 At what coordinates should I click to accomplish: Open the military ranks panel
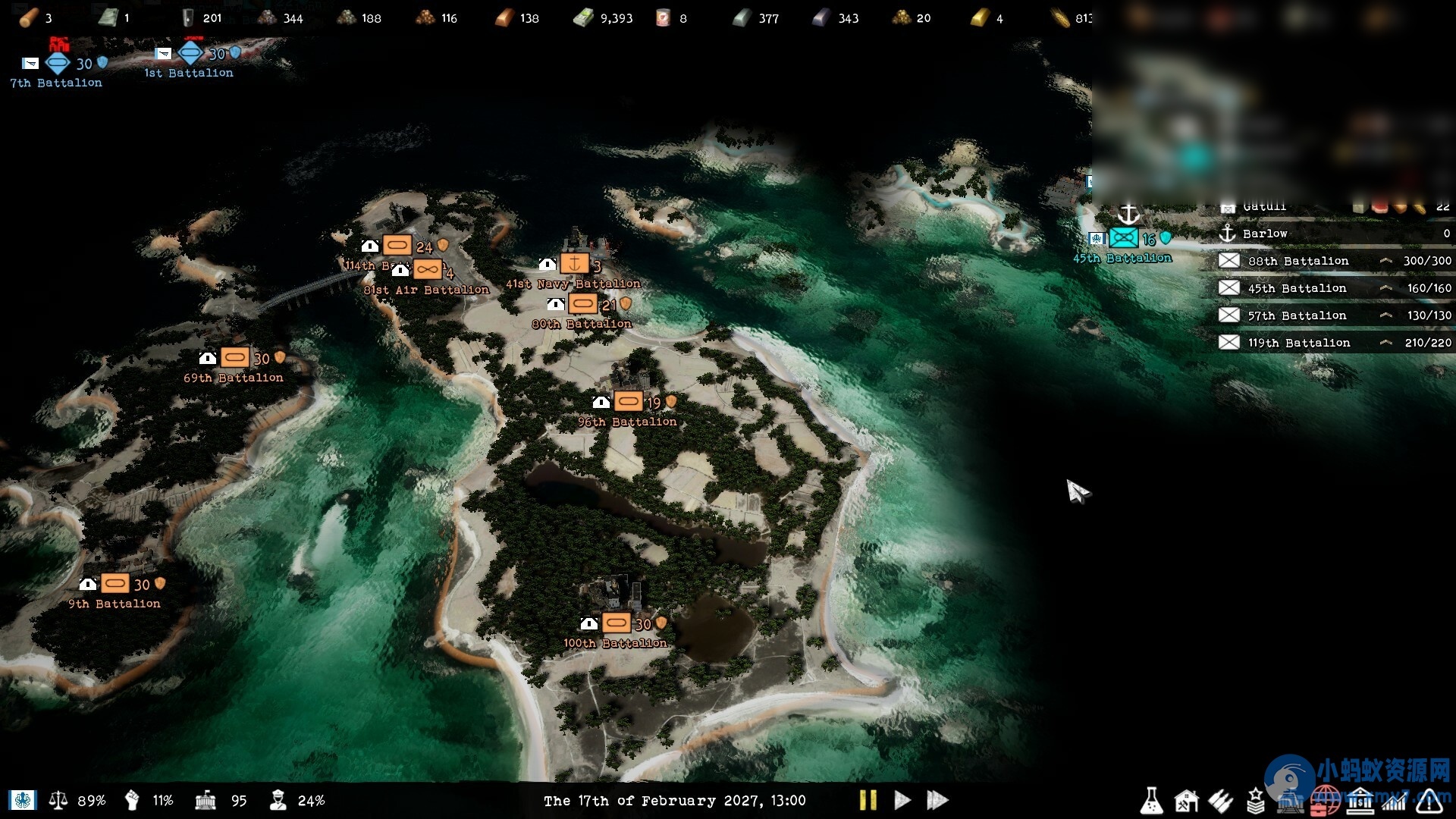[x=1257, y=800]
